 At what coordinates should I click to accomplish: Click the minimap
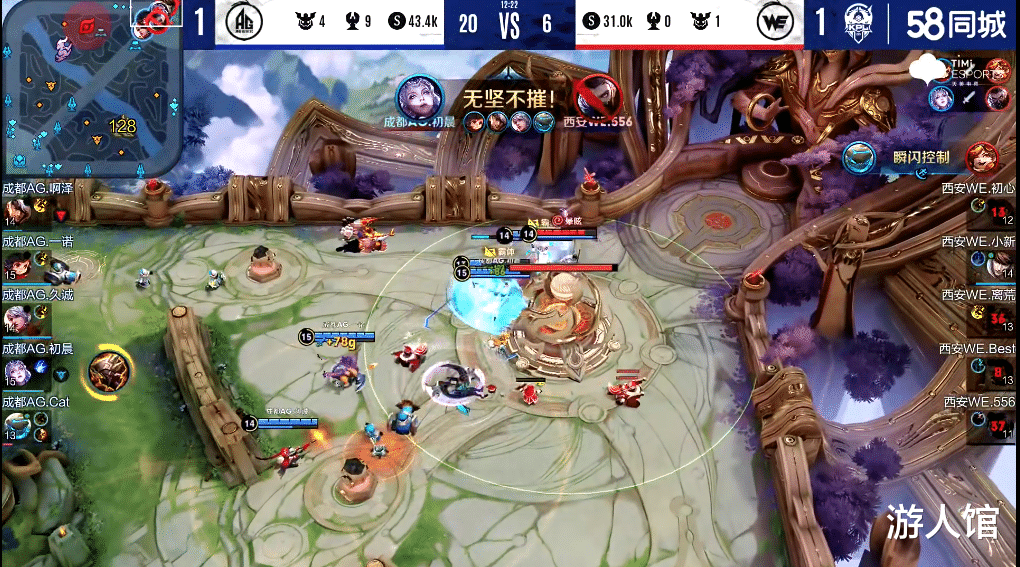pos(90,88)
